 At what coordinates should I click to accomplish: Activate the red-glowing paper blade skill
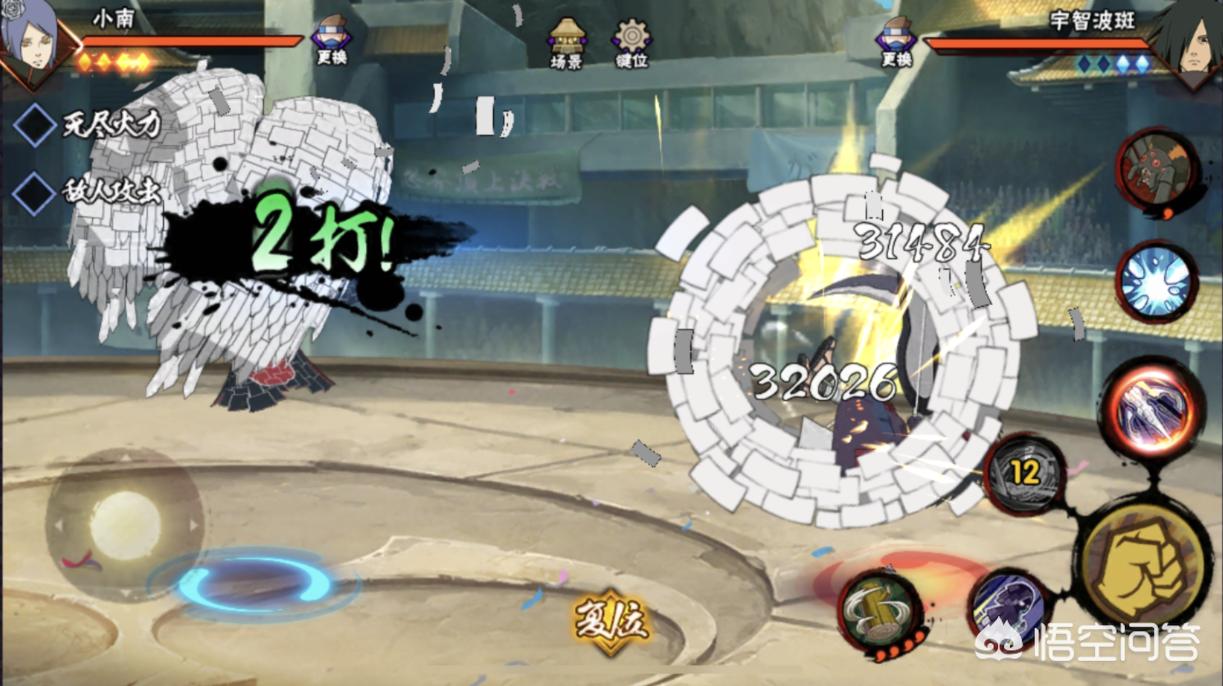(1152, 407)
